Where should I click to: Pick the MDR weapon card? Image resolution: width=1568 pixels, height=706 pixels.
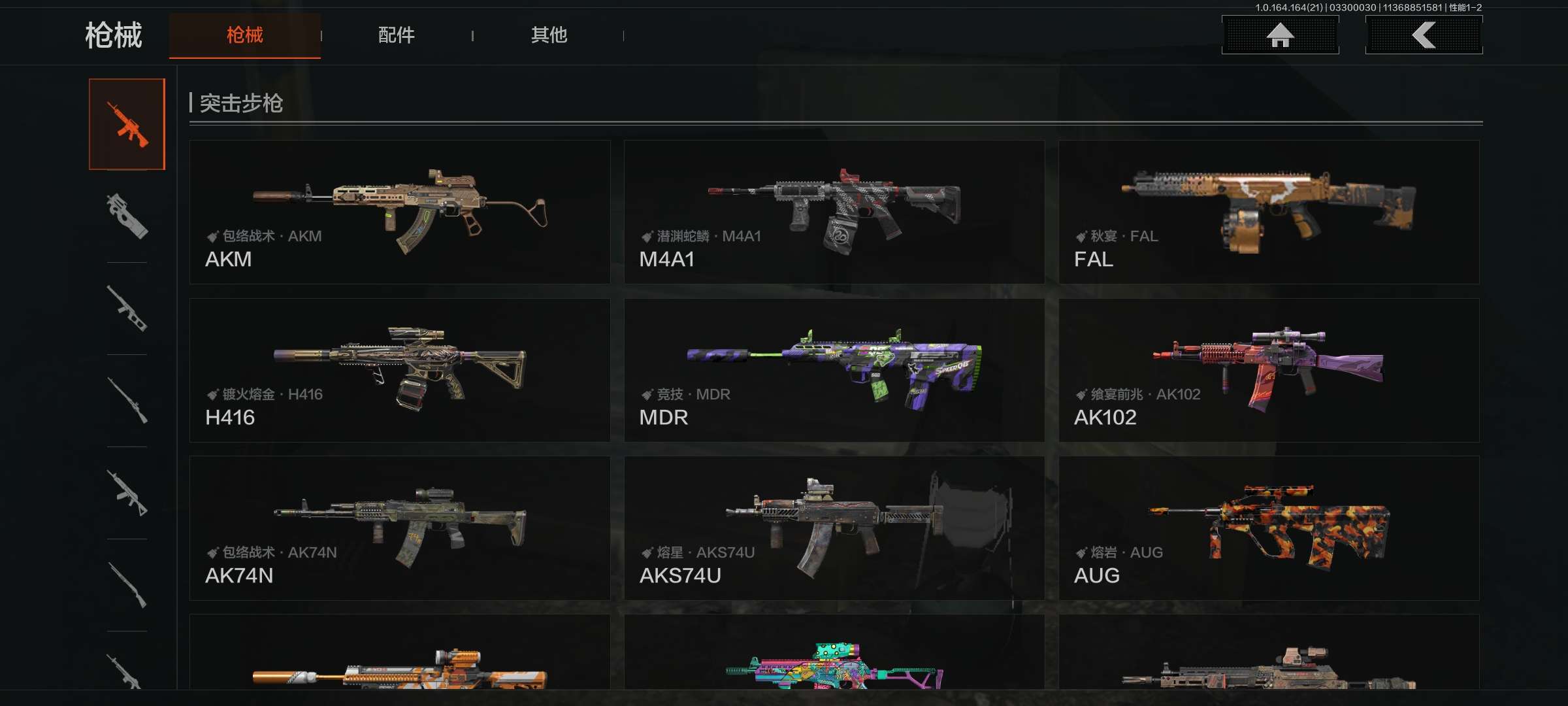coord(834,370)
